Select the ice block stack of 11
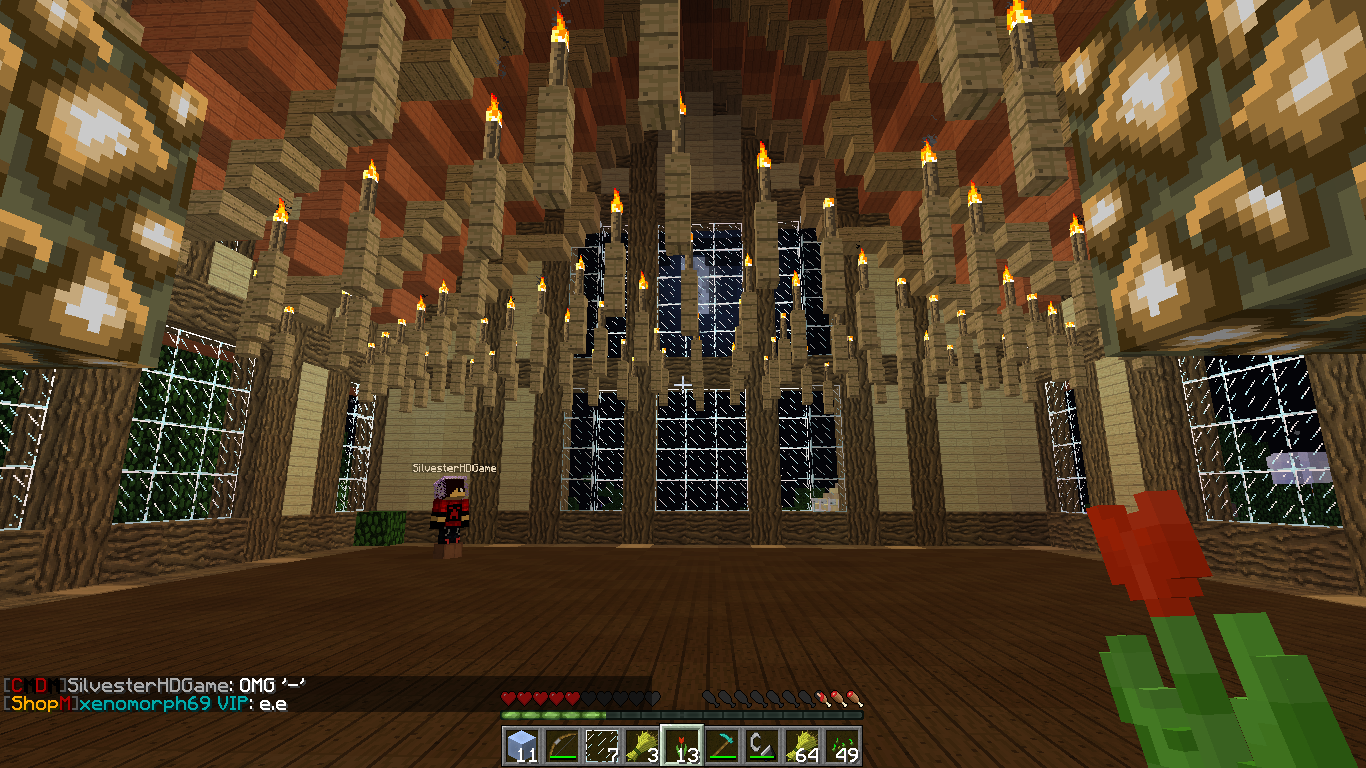1366x768 pixels. (x=521, y=746)
